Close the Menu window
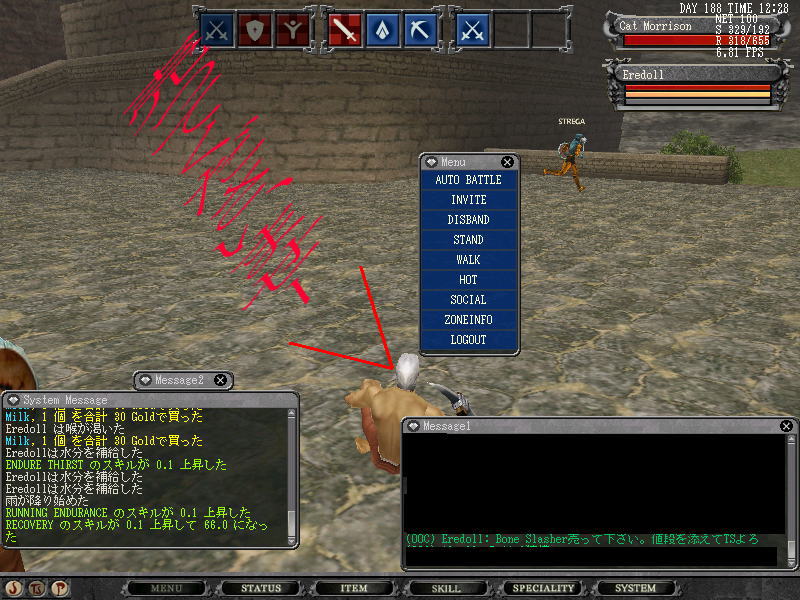800x600 pixels. [507, 162]
